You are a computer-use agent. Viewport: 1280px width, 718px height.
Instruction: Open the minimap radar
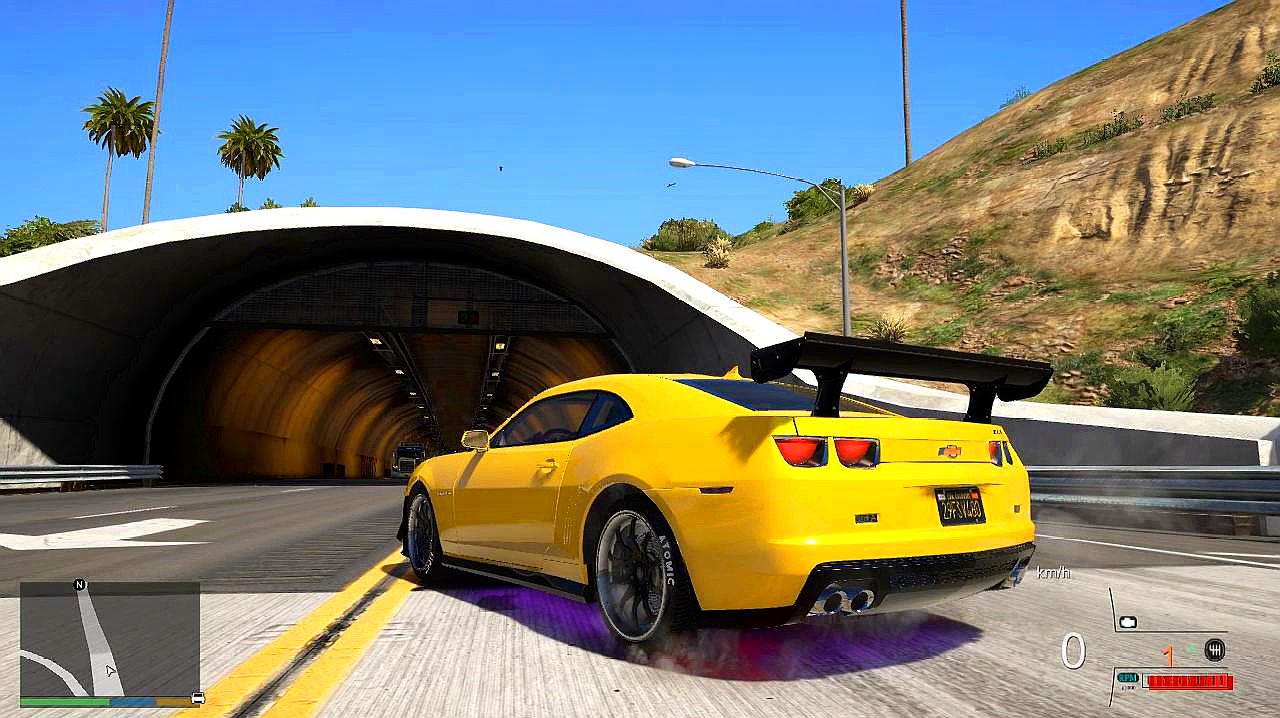[x=110, y=639]
